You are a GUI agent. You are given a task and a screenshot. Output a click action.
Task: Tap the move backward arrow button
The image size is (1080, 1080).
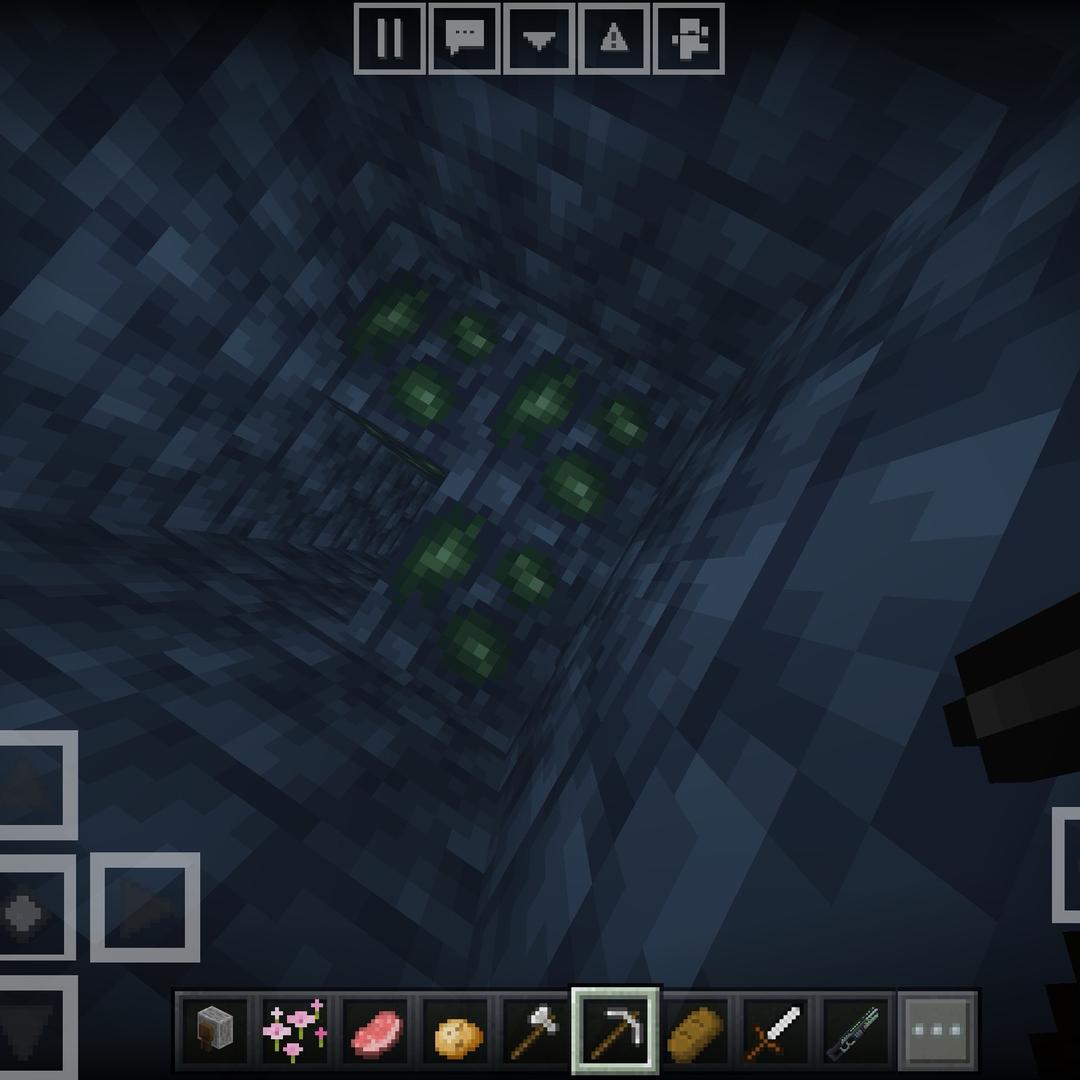[x=30, y=1030]
